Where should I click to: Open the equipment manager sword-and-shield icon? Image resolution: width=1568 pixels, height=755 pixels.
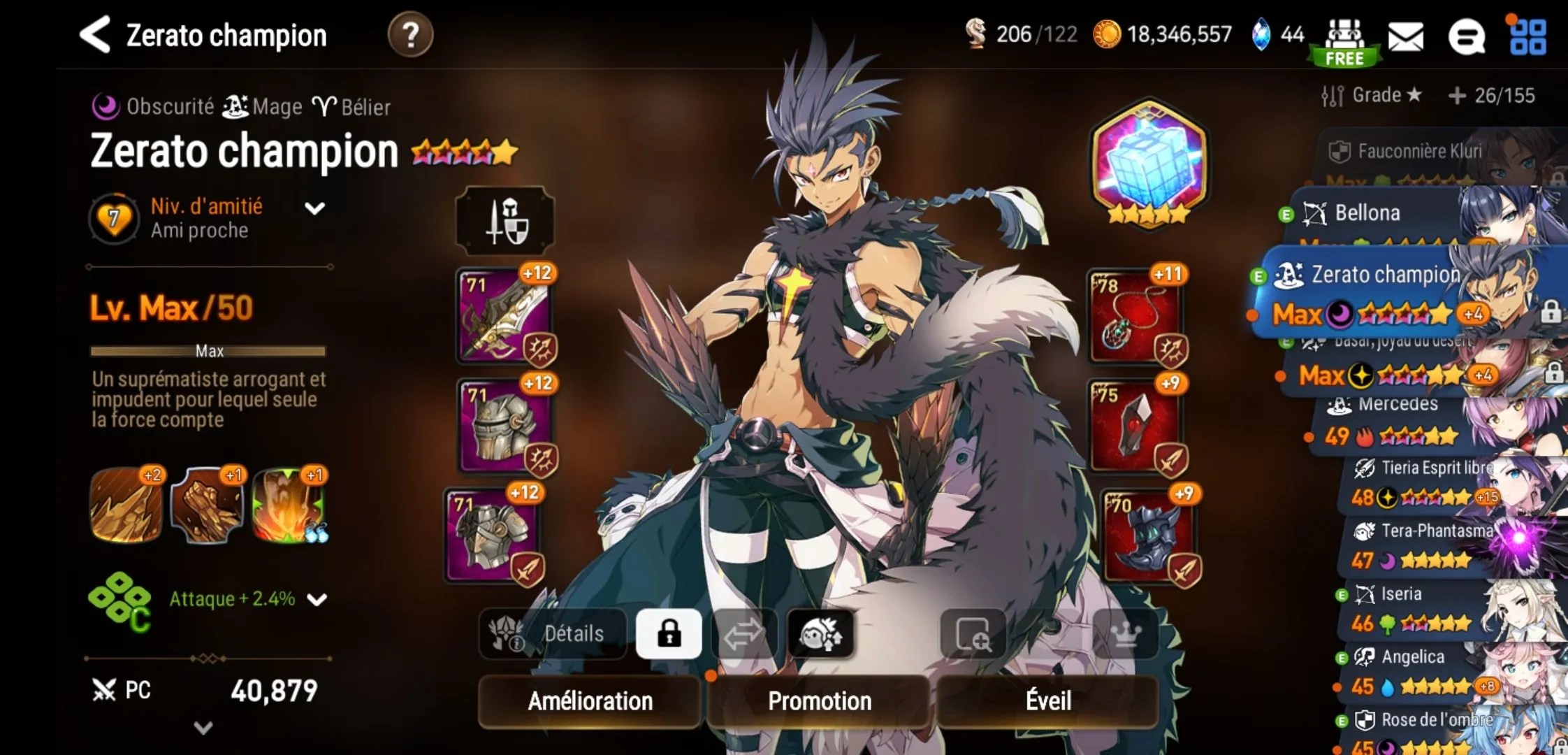tap(505, 221)
